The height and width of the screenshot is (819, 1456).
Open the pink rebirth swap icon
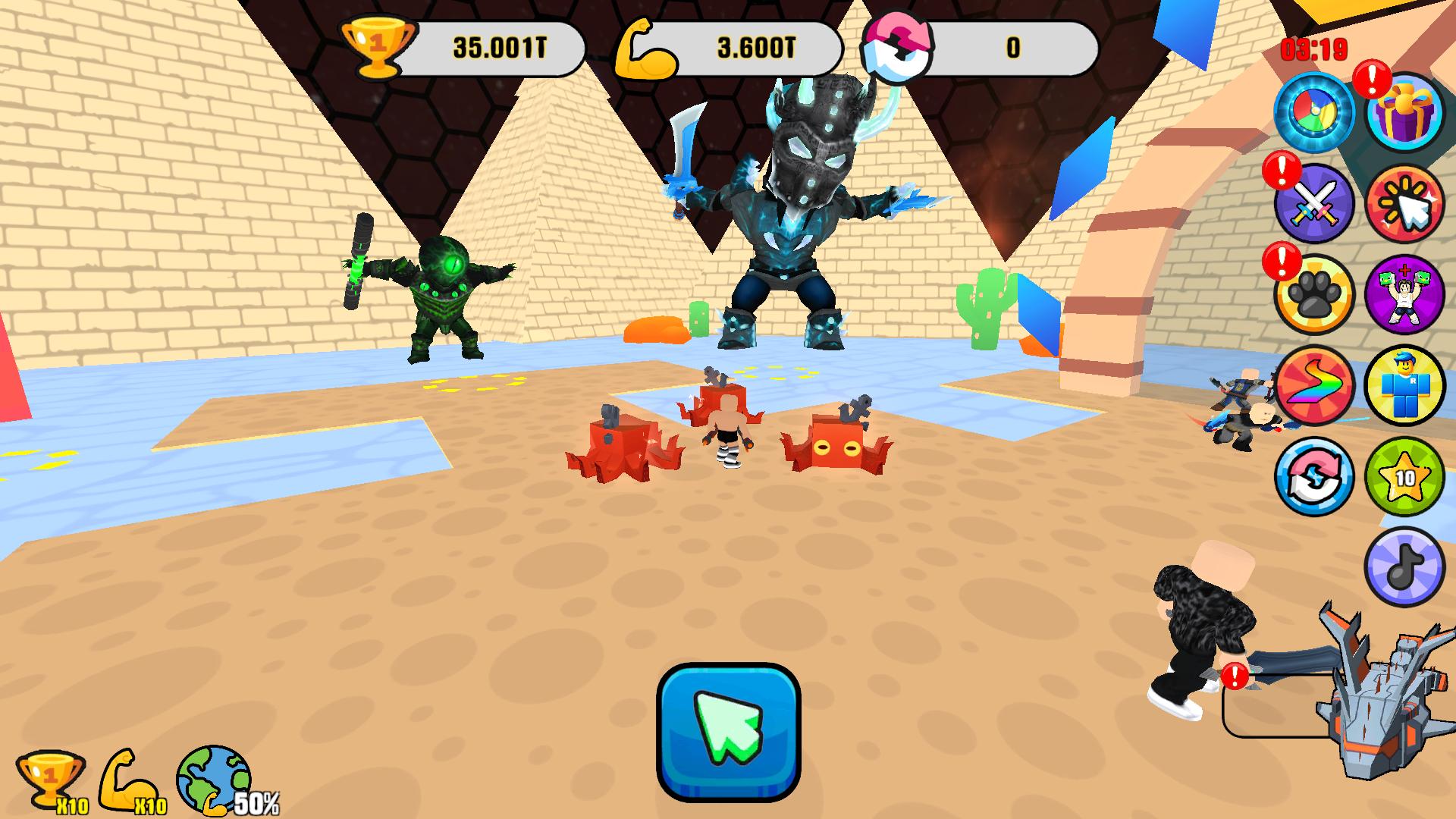pos(1316,478)
